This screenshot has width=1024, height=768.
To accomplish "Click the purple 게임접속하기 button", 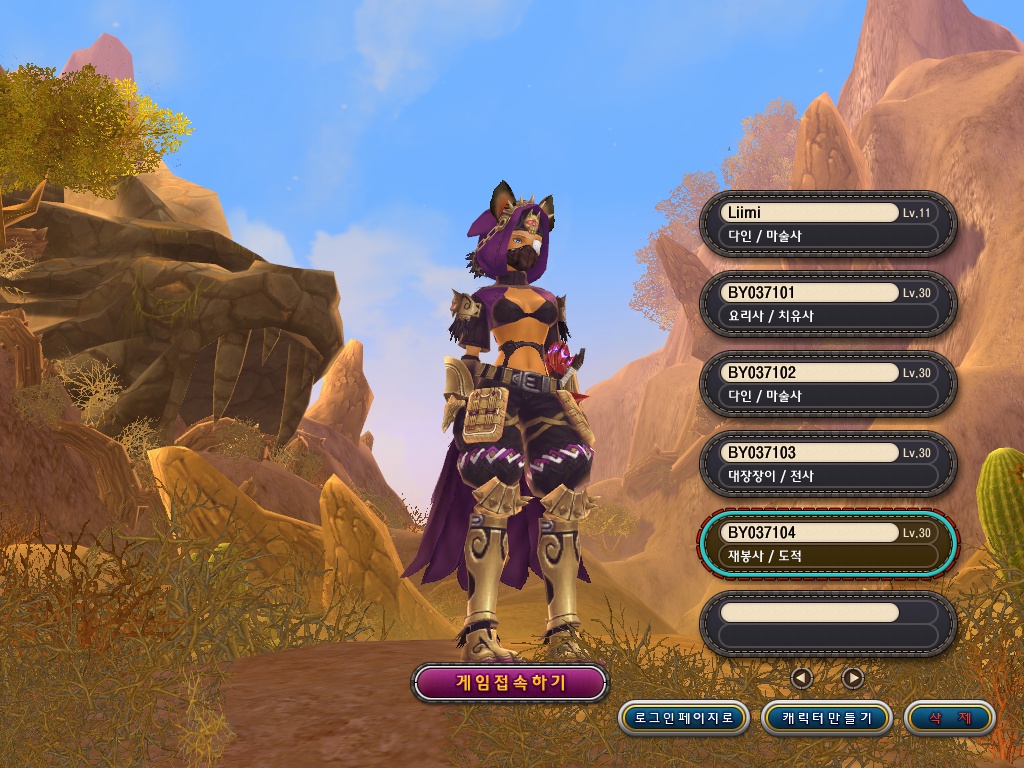I will click(x=510, y=683).
